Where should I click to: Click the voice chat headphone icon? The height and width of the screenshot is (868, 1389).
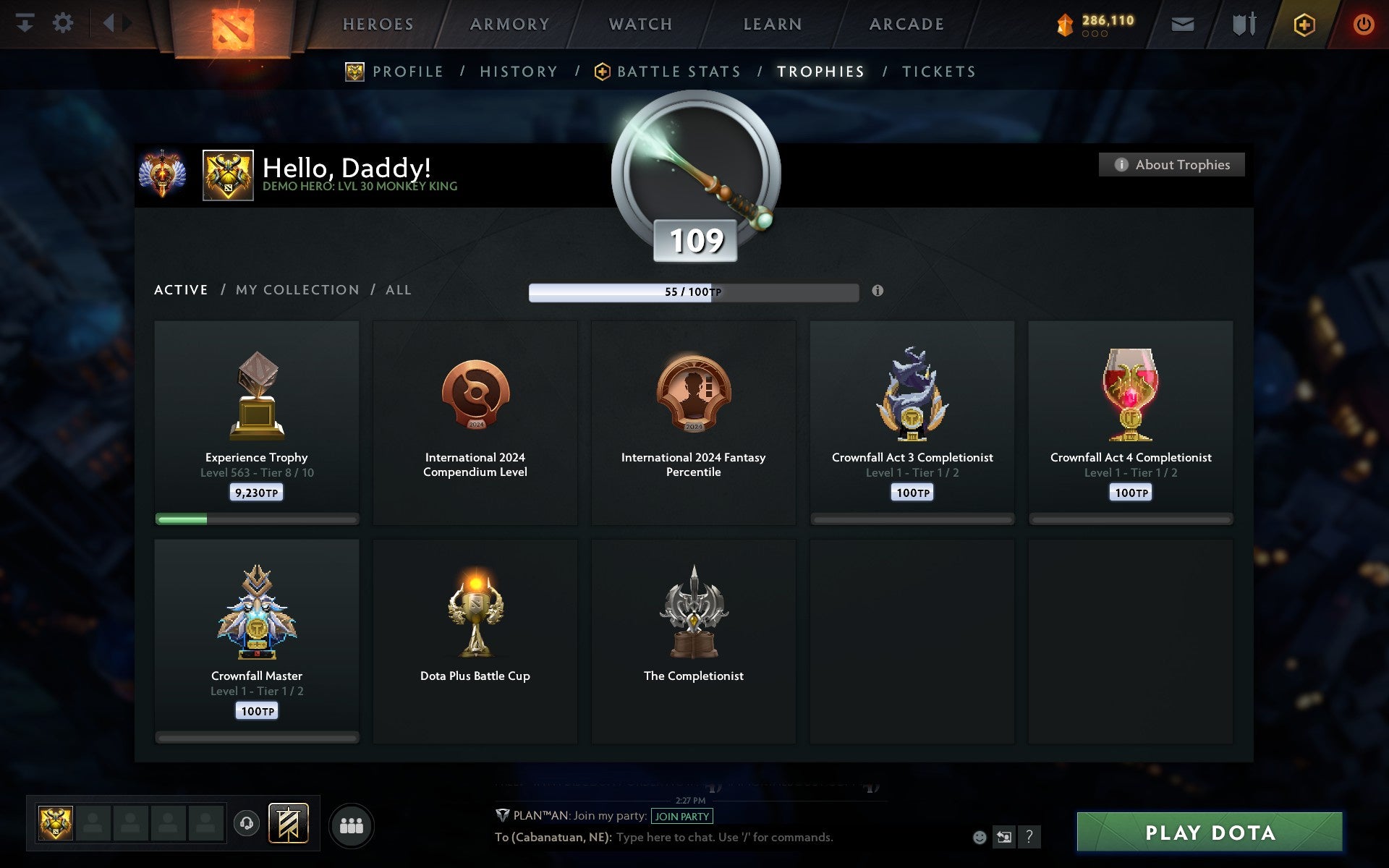pos(246,824)
